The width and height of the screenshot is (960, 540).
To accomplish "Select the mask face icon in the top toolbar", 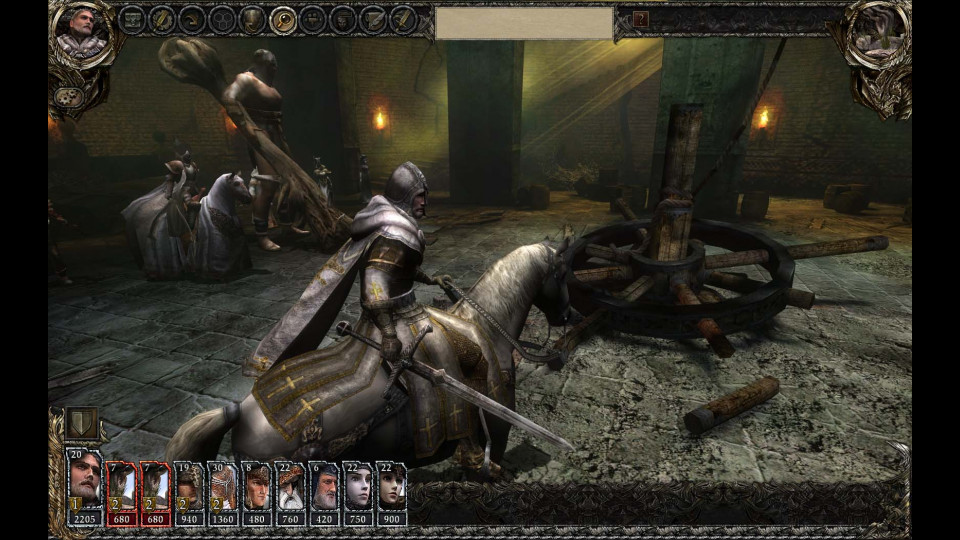I will [x=343, y=19].
